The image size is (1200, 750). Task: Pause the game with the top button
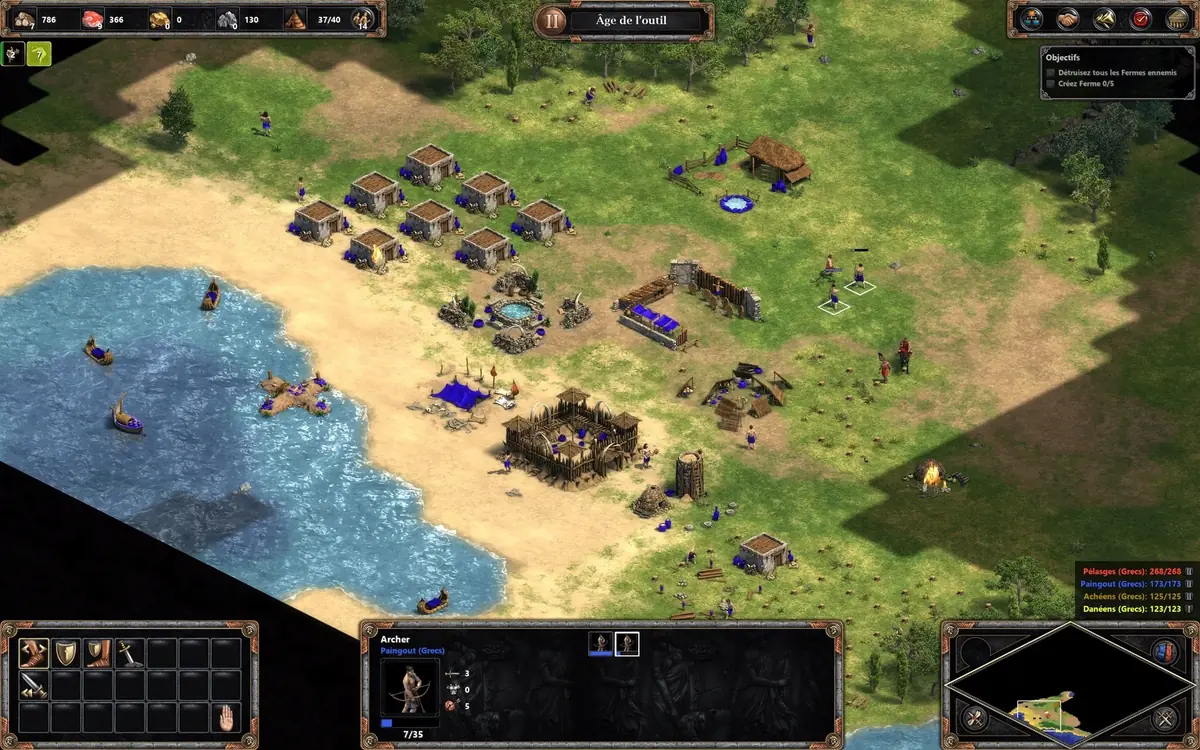tap(549, 19)
